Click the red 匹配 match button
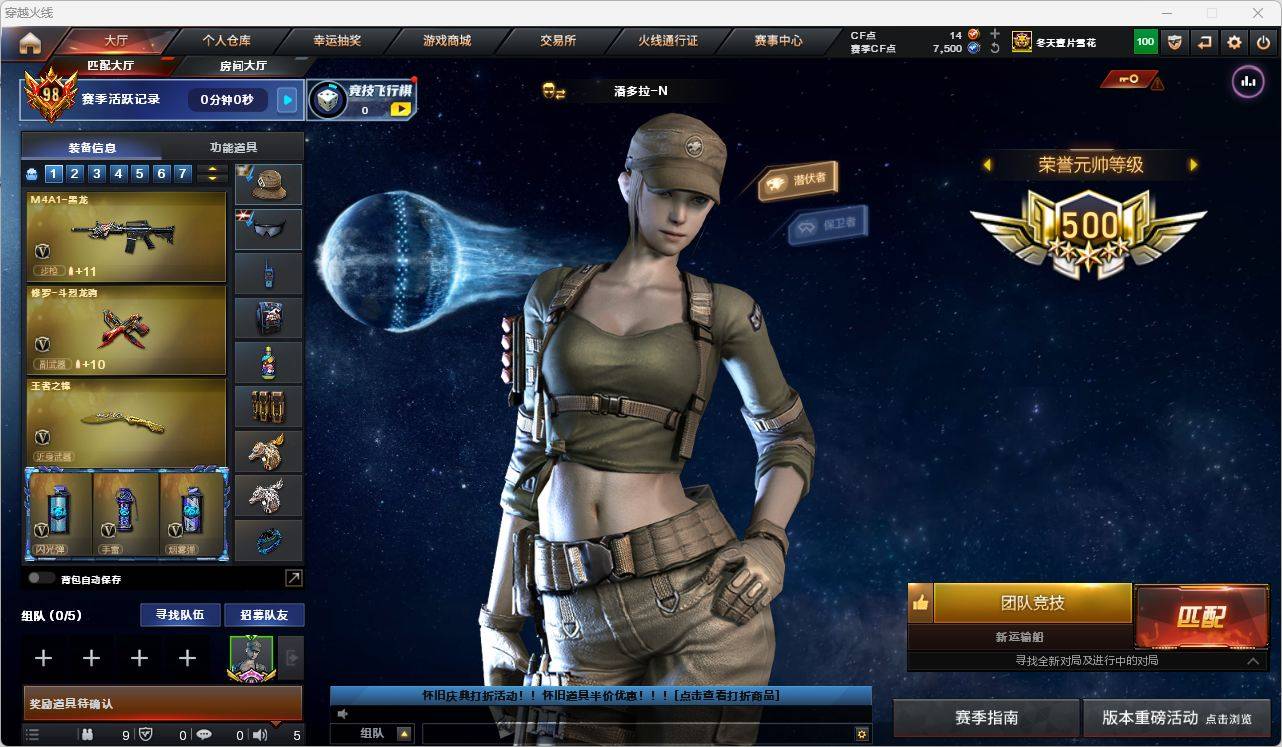The width and height of the screenshot is (1282, 747). tap(1199, 616)
